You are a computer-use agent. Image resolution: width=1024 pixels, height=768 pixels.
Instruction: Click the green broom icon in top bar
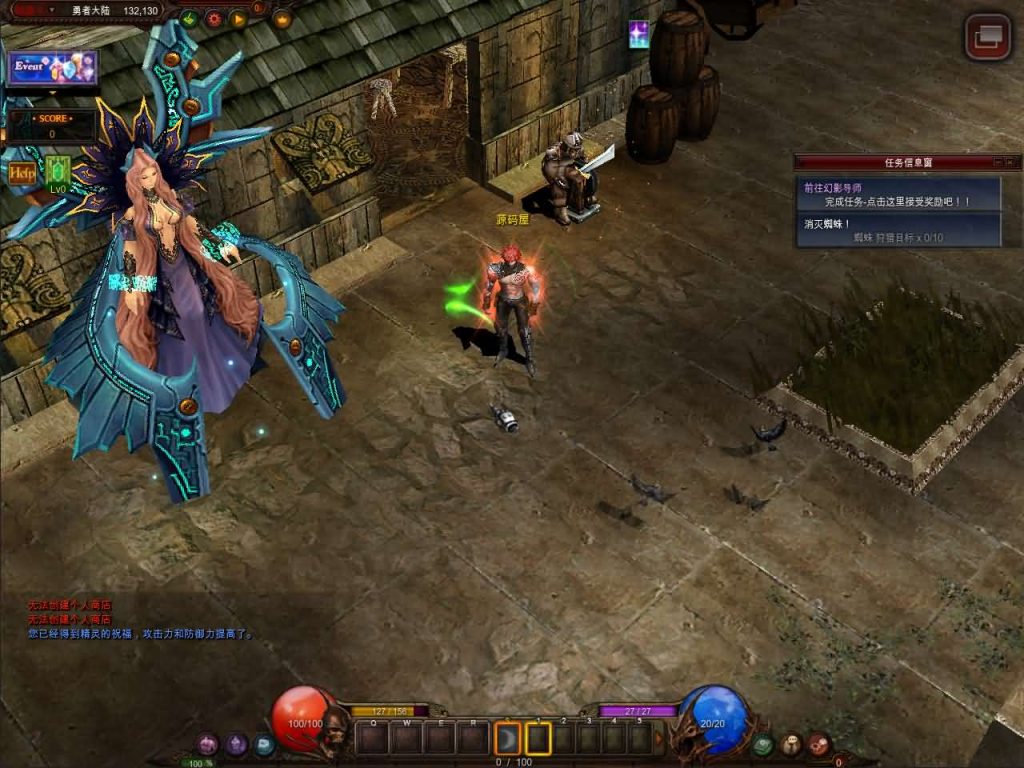pyautogui.click(x=189, y=18)
